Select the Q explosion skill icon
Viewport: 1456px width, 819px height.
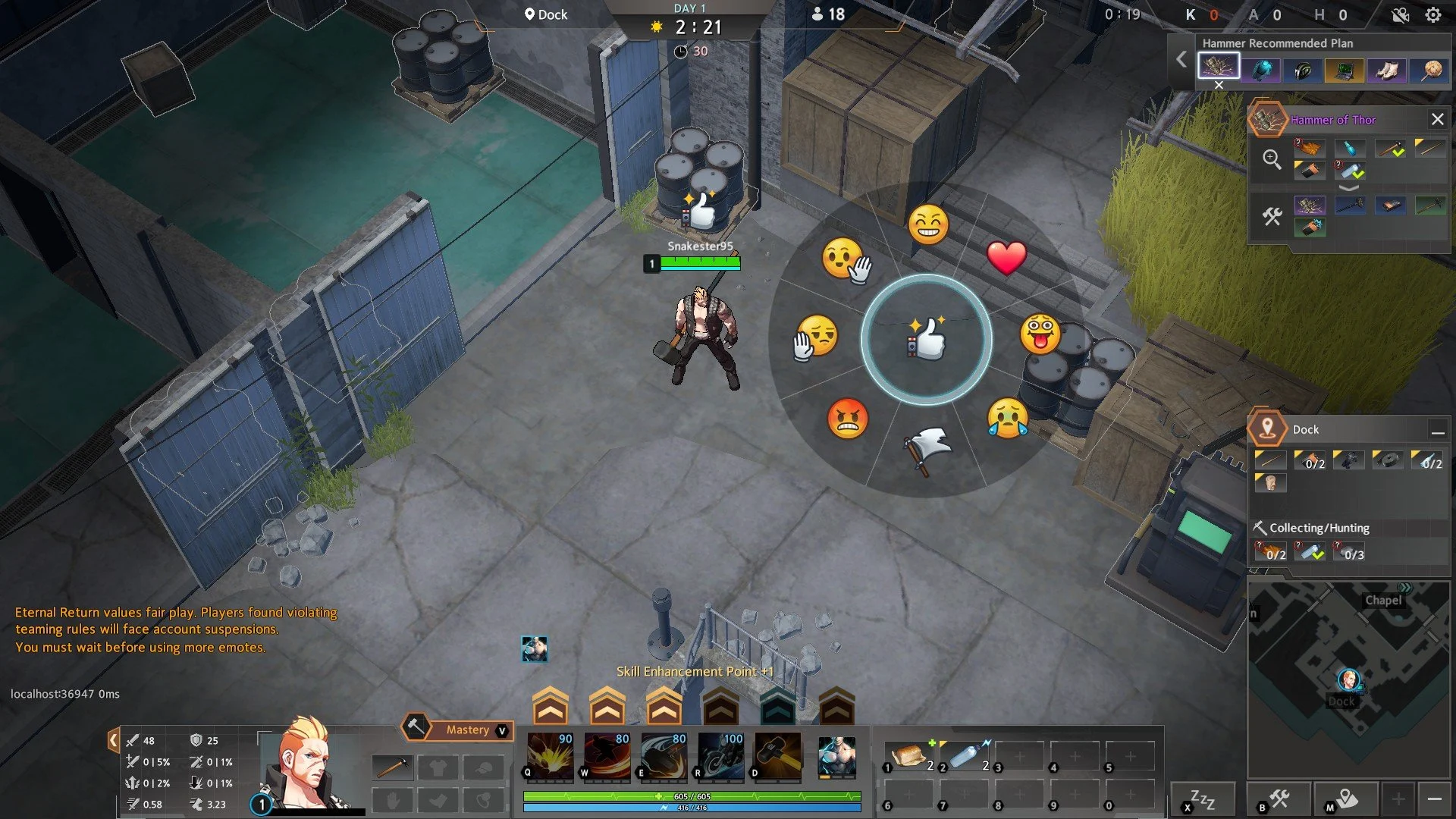tap(550, 755)
